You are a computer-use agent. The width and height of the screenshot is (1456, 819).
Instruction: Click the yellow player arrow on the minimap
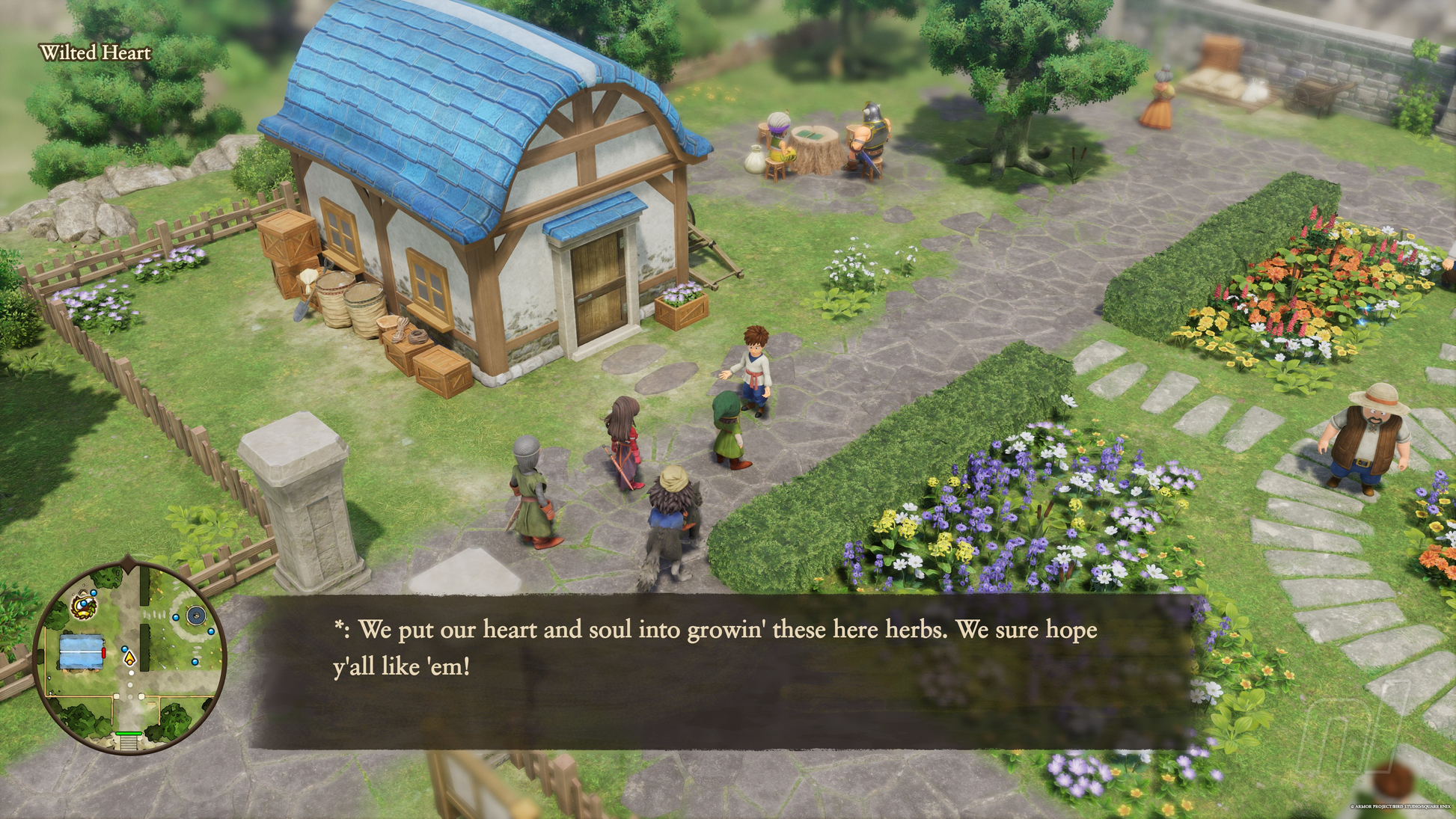click(x=129, y=659)
